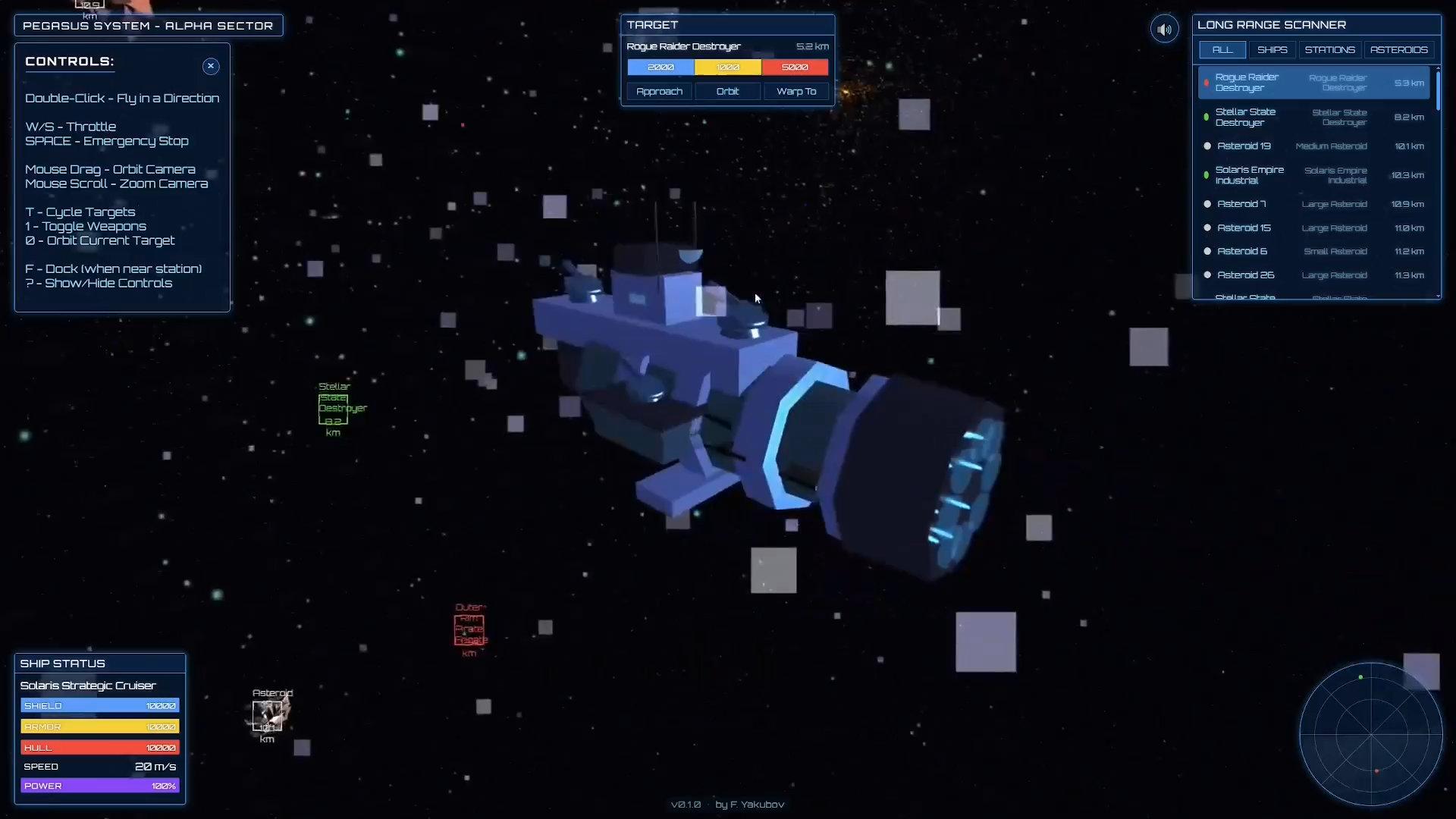Select Asteroid 26 in scanner list
Viewport: 1456px width, 819px height.
pyautogui.click(x=1313, y=275)
